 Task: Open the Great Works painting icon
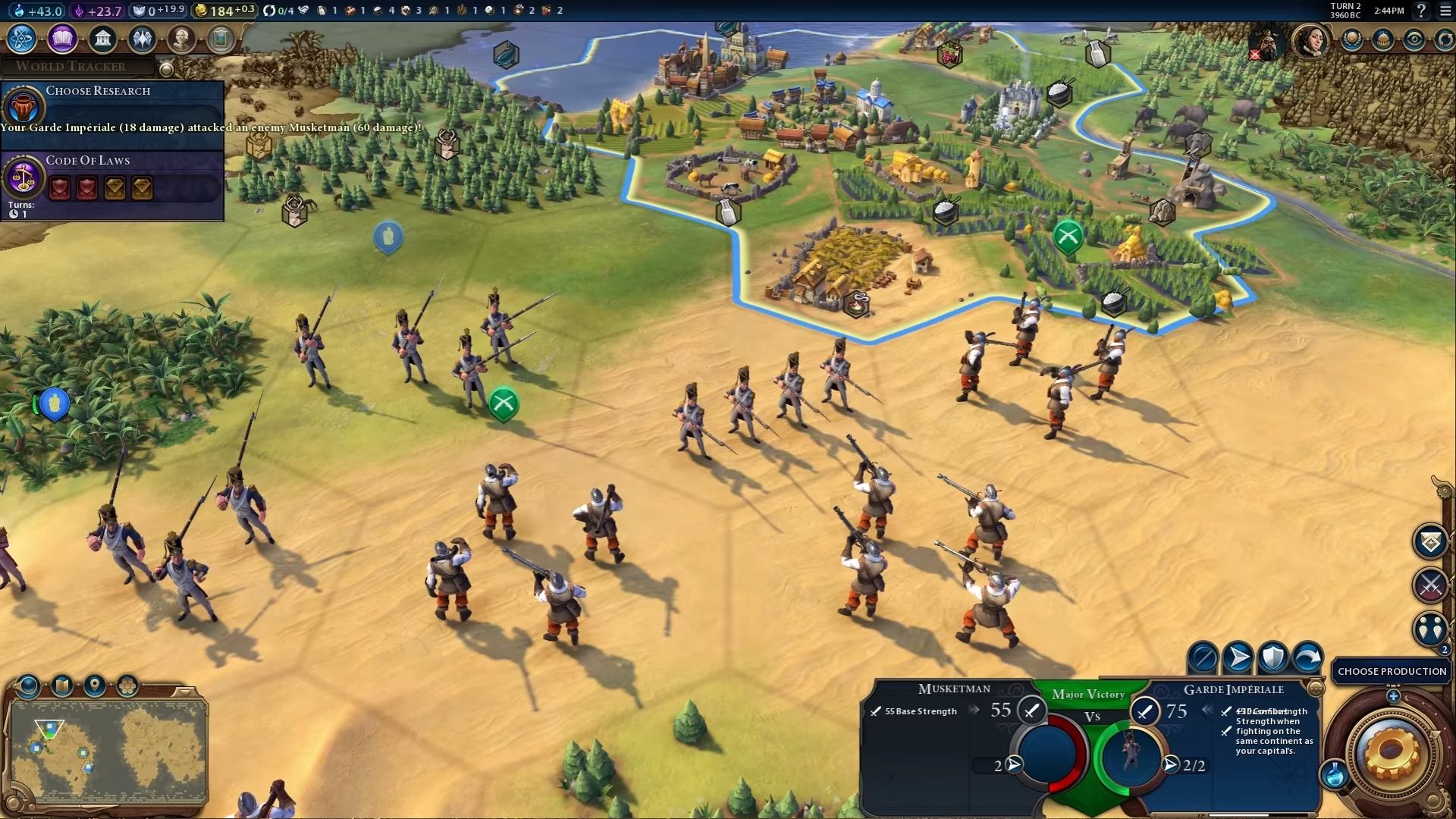(221, 38)
